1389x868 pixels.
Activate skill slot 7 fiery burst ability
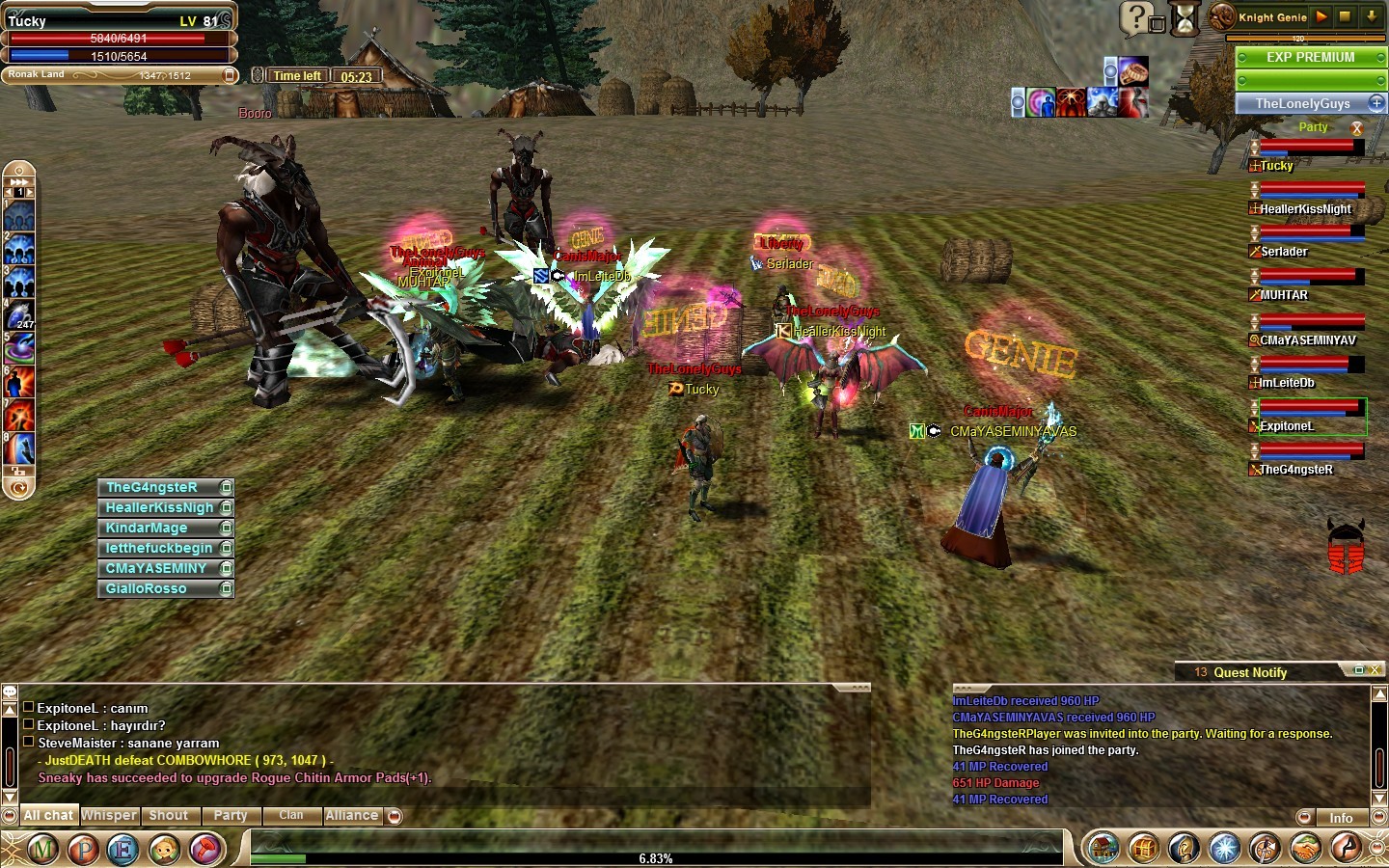pos(19,416)
